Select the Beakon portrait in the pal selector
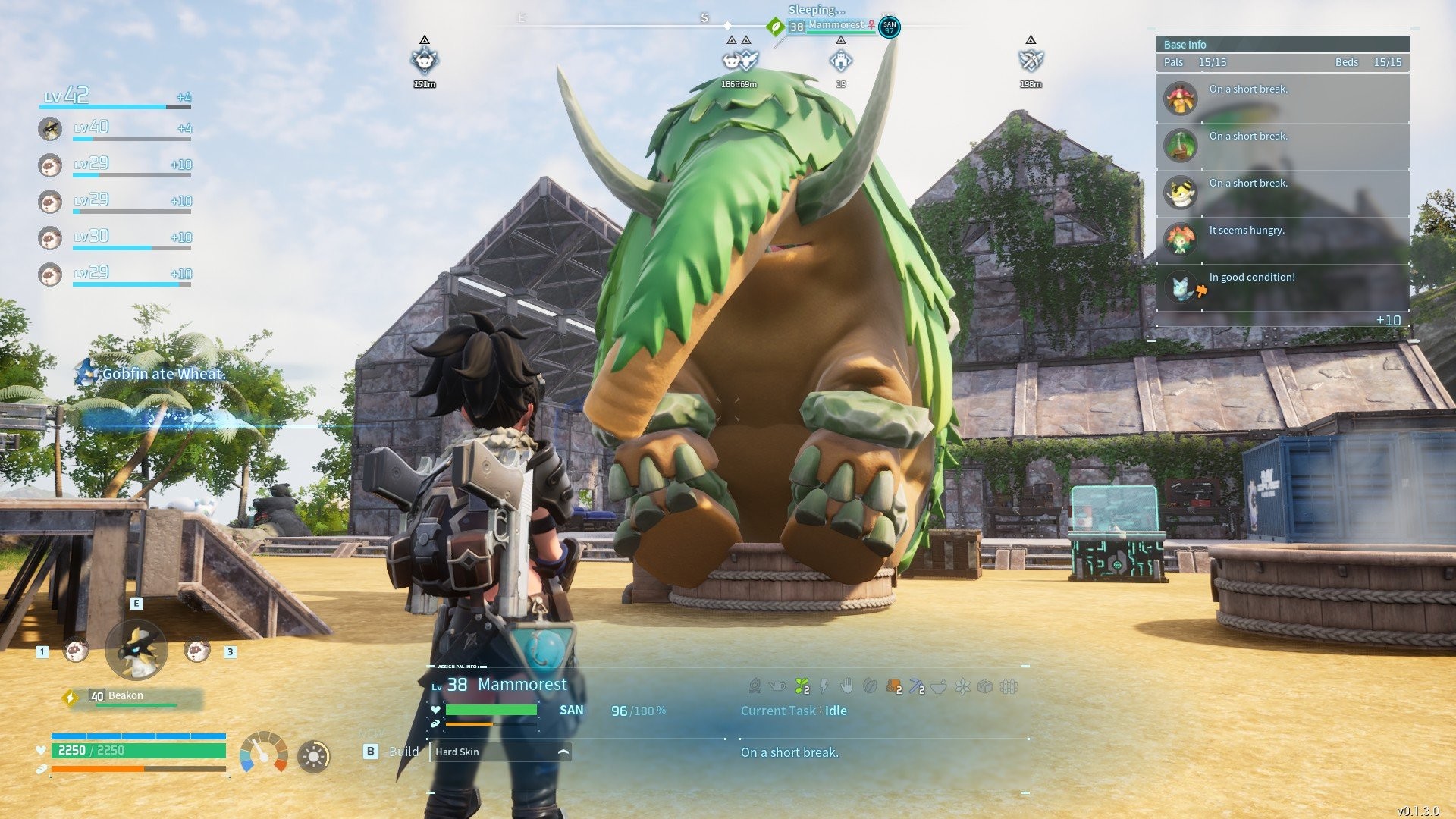Image resolution: width=1456 pixels, height=819 pixels. point(136,650)
